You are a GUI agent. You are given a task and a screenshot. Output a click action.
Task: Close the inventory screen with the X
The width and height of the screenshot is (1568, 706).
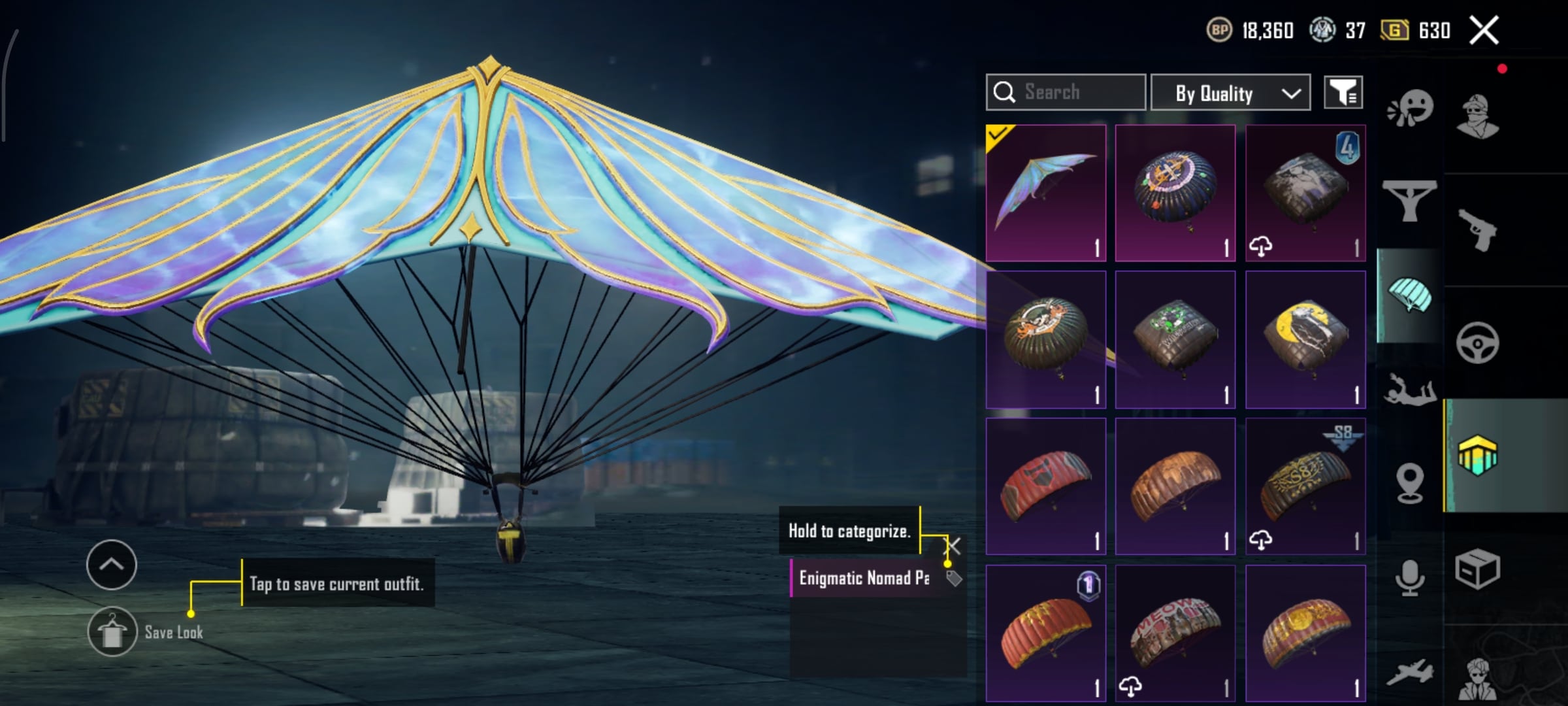point(1484,30)
